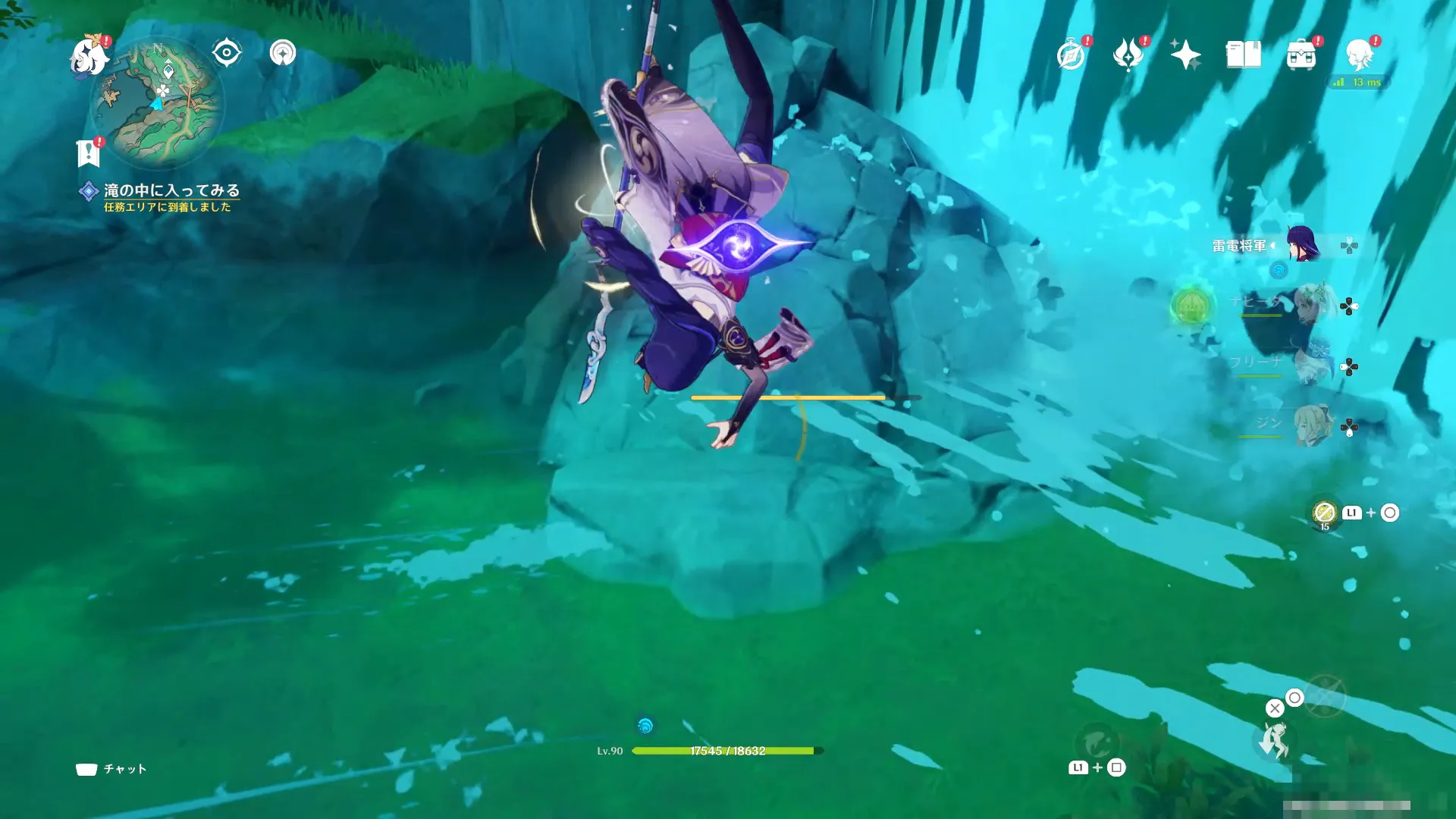Open the circular minimap
Viewport: 1456px width, 819px height.
pyautogui.click(x=158, y=102)
